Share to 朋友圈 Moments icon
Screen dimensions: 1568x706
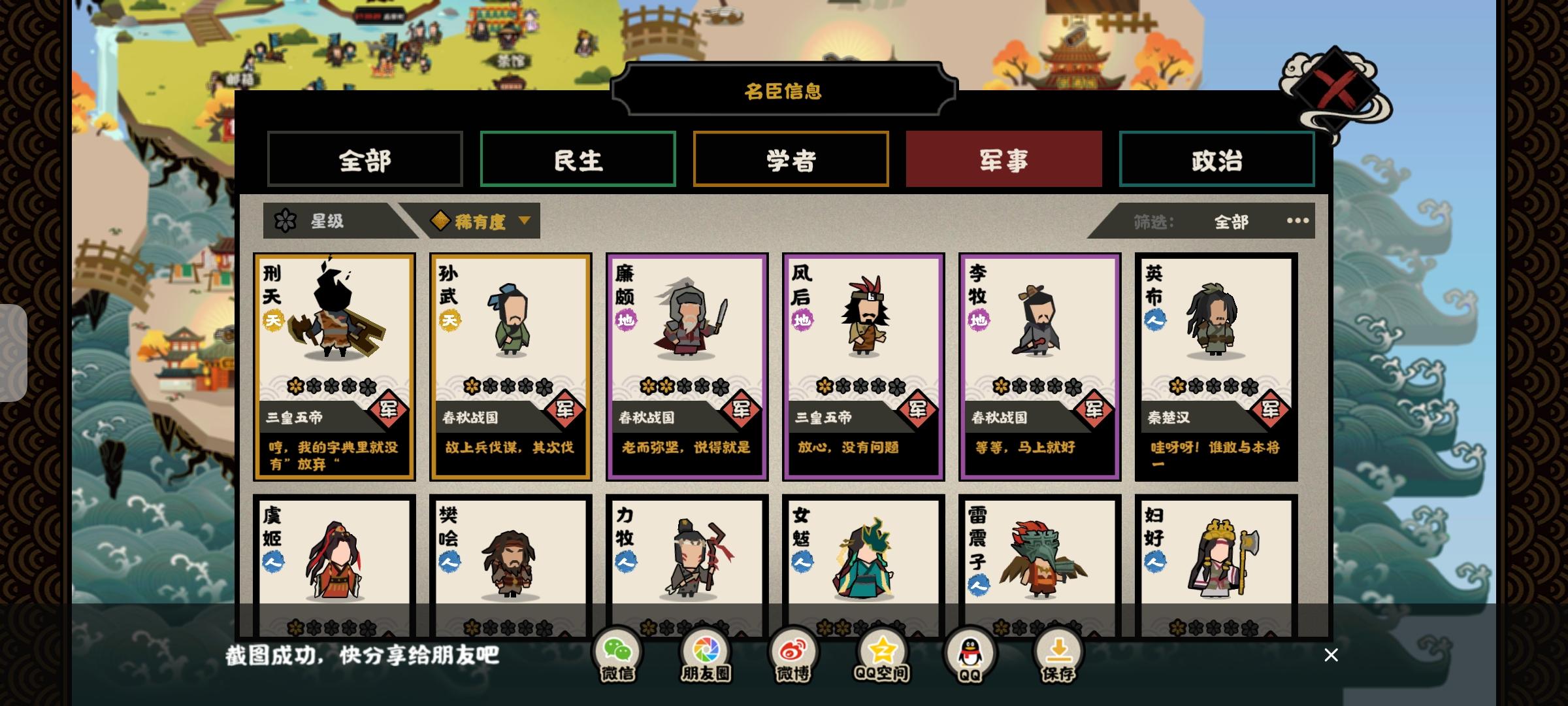point(706,651)
